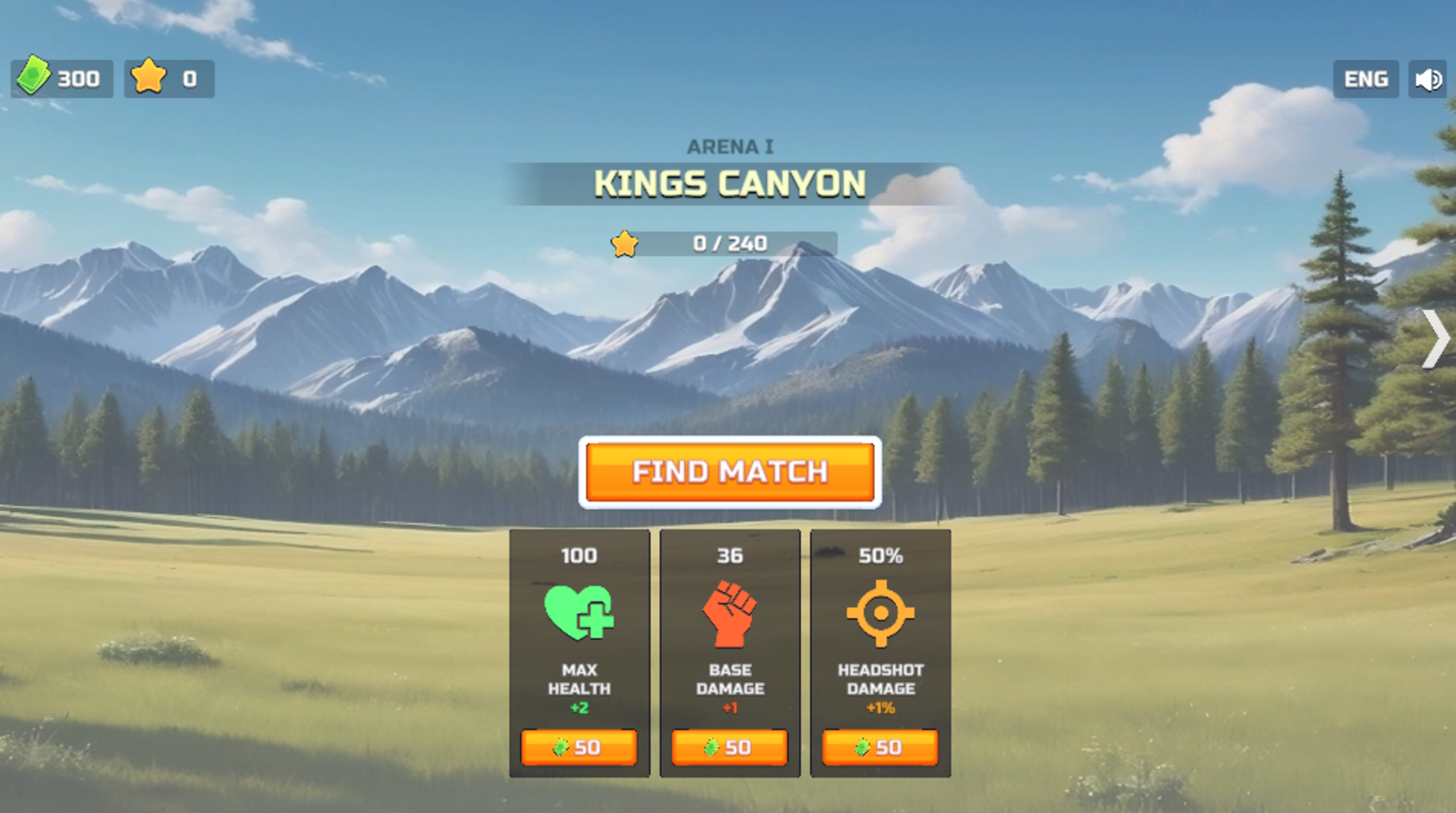Screen dimensions: 1456x813
Task: Click the star icon beside the 0/240 progress
Action: click(x=626, y=244)
